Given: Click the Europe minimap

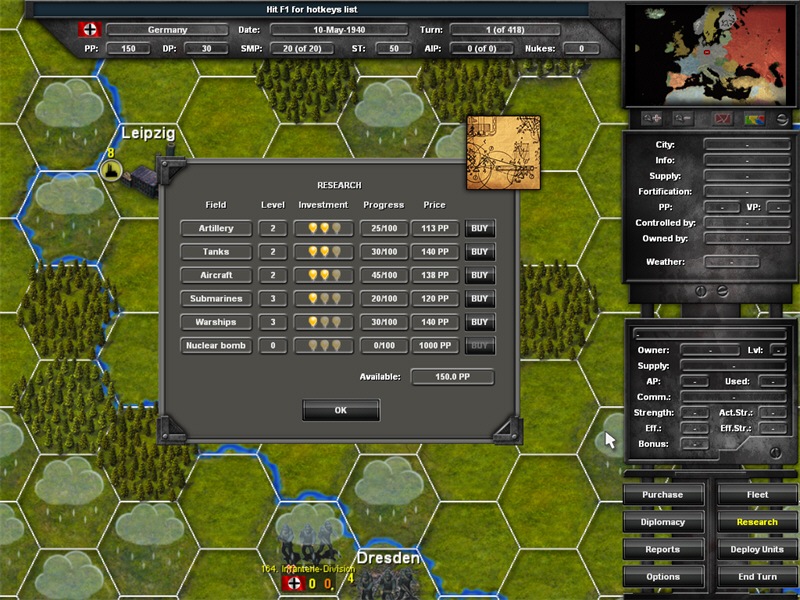Looking at the screenshot, I should [x=709, y=55].
